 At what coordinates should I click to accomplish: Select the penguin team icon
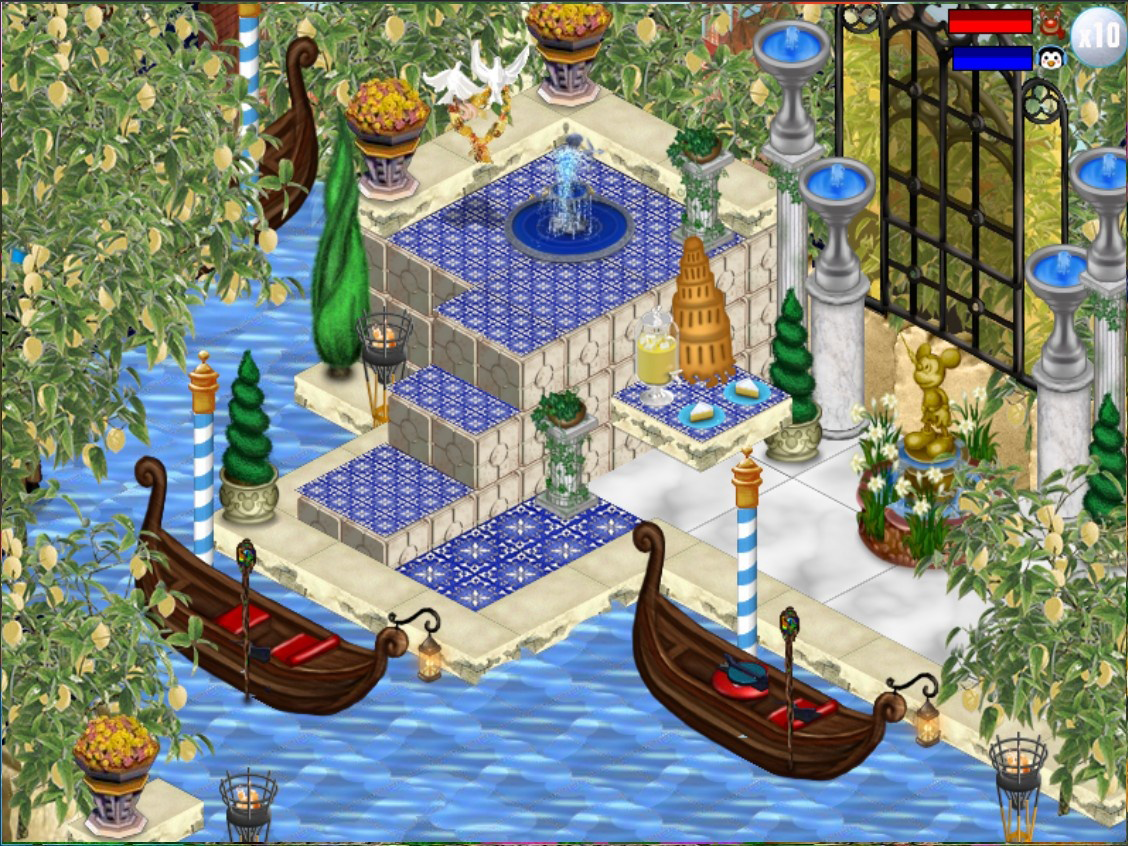coord(1051,58)
